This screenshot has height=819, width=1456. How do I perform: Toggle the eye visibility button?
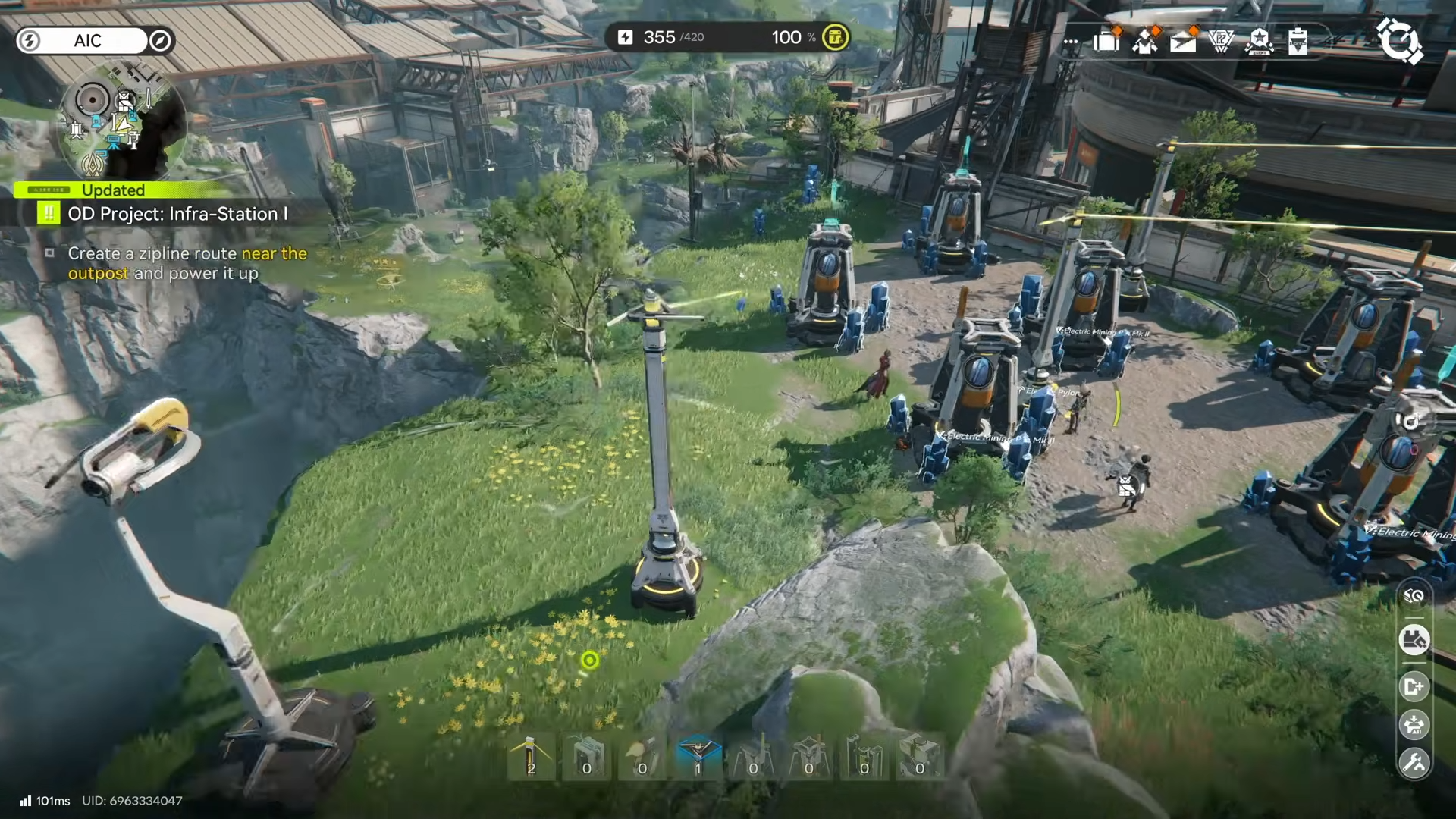click(1414, 596)
